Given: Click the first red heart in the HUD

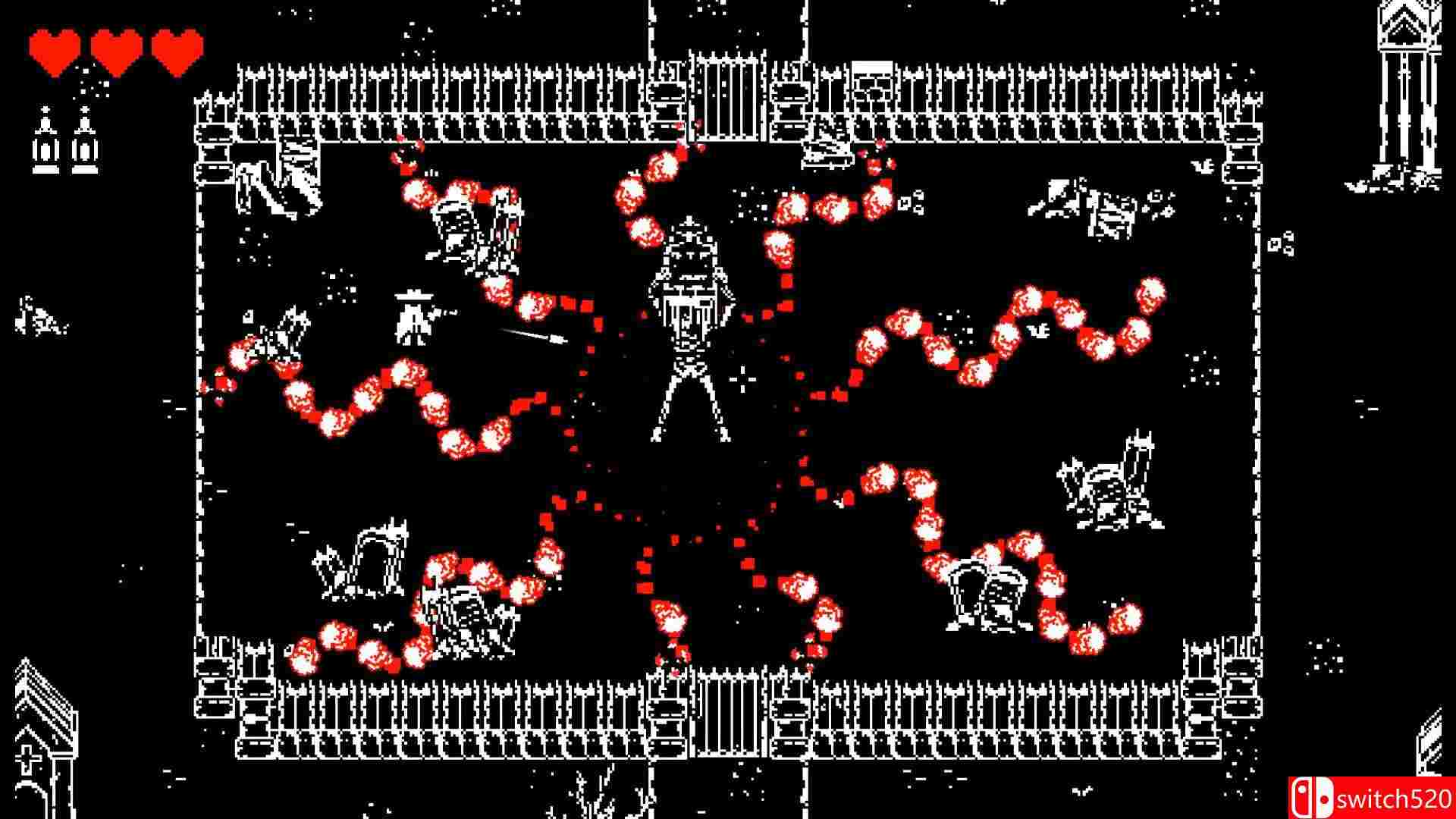Looking at the screenshot, I should coord(53,47).
